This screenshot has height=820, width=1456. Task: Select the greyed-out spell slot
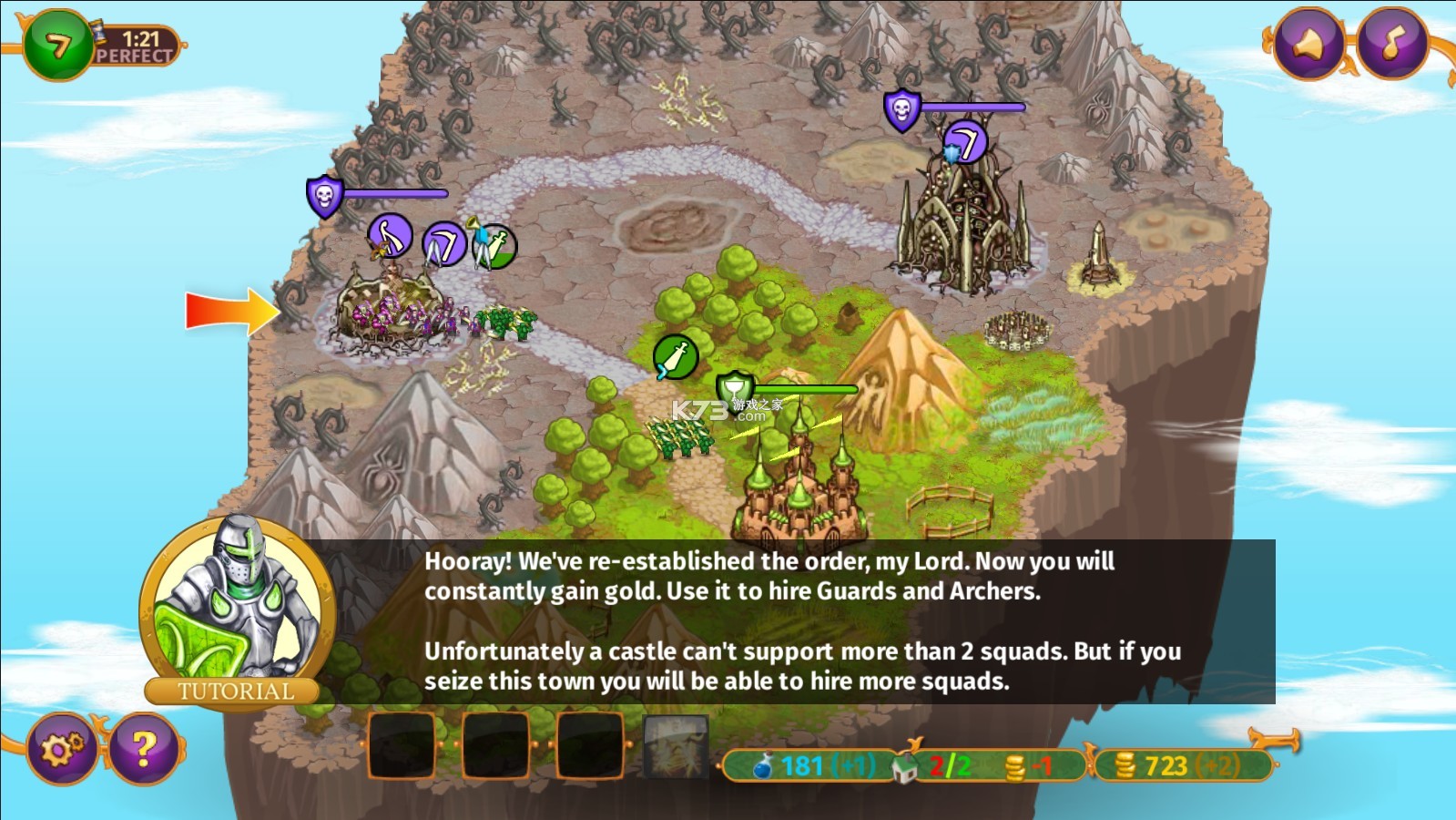(676, 747)
